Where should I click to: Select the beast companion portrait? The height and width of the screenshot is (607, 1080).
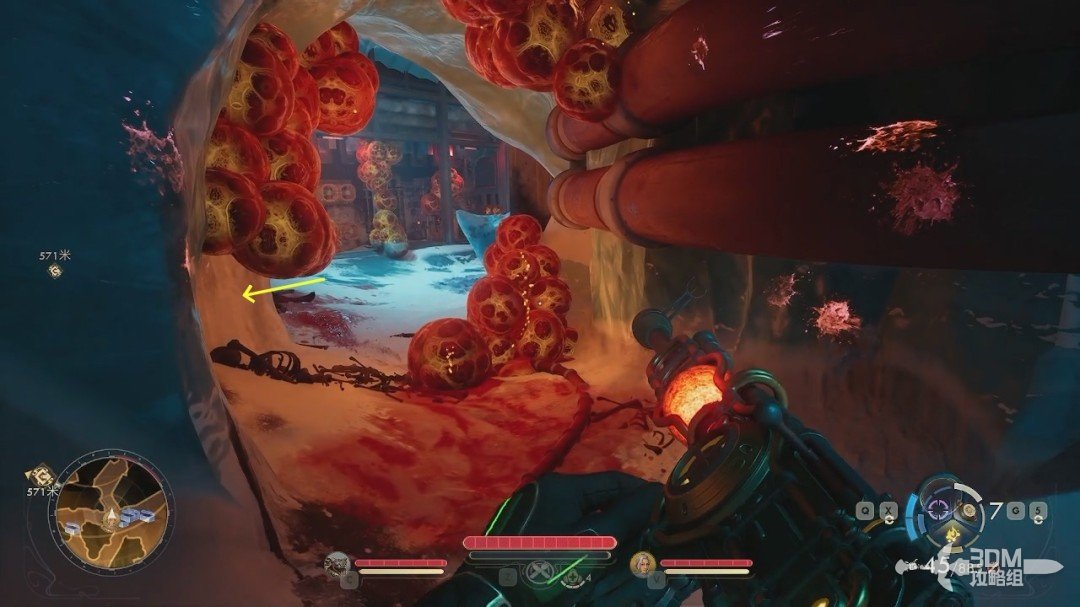point(337,564)
